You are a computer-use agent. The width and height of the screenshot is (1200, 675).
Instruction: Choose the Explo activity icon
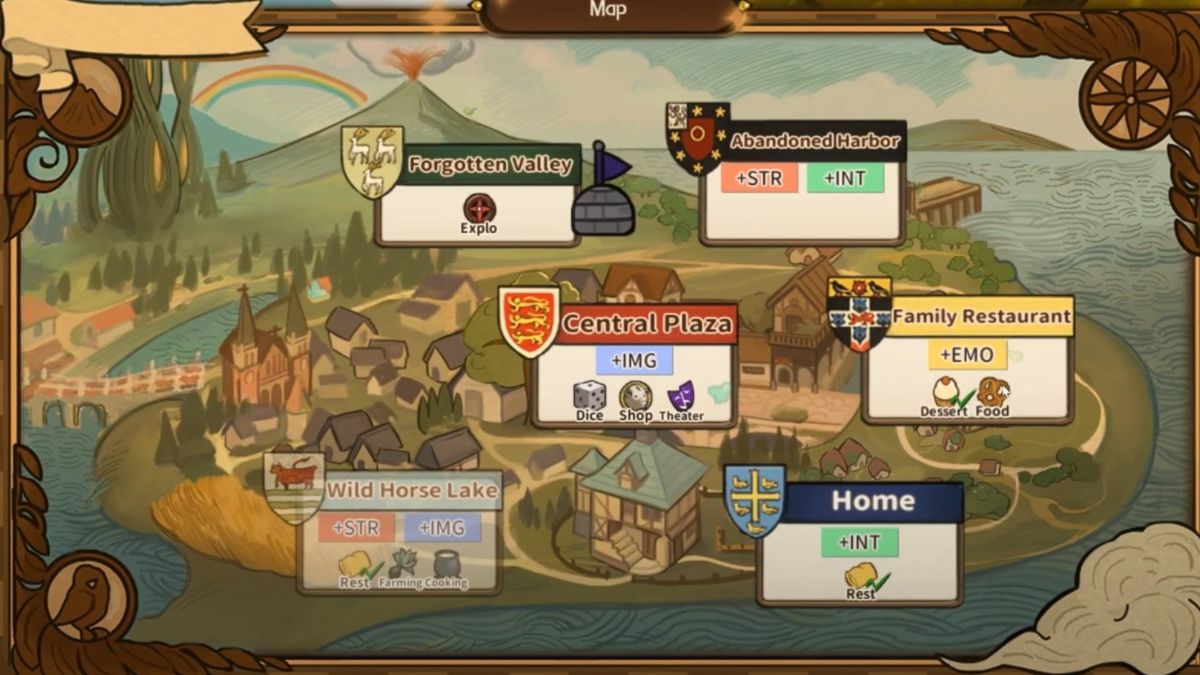479,210
